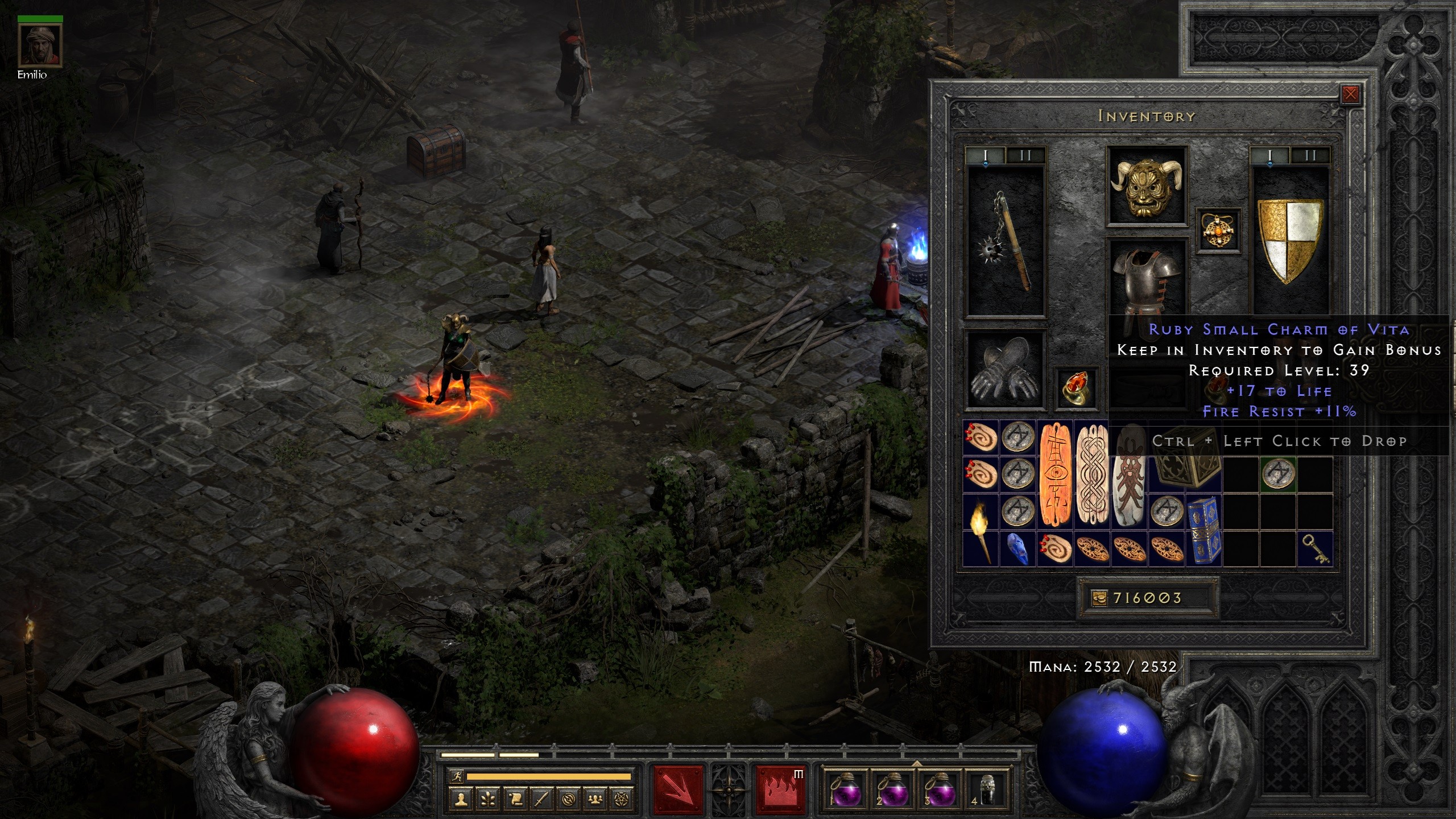Select the flaming torch charm
The height and width of the screenshot is (819, 1456).
pyautogui.click(x=981, y=530)
